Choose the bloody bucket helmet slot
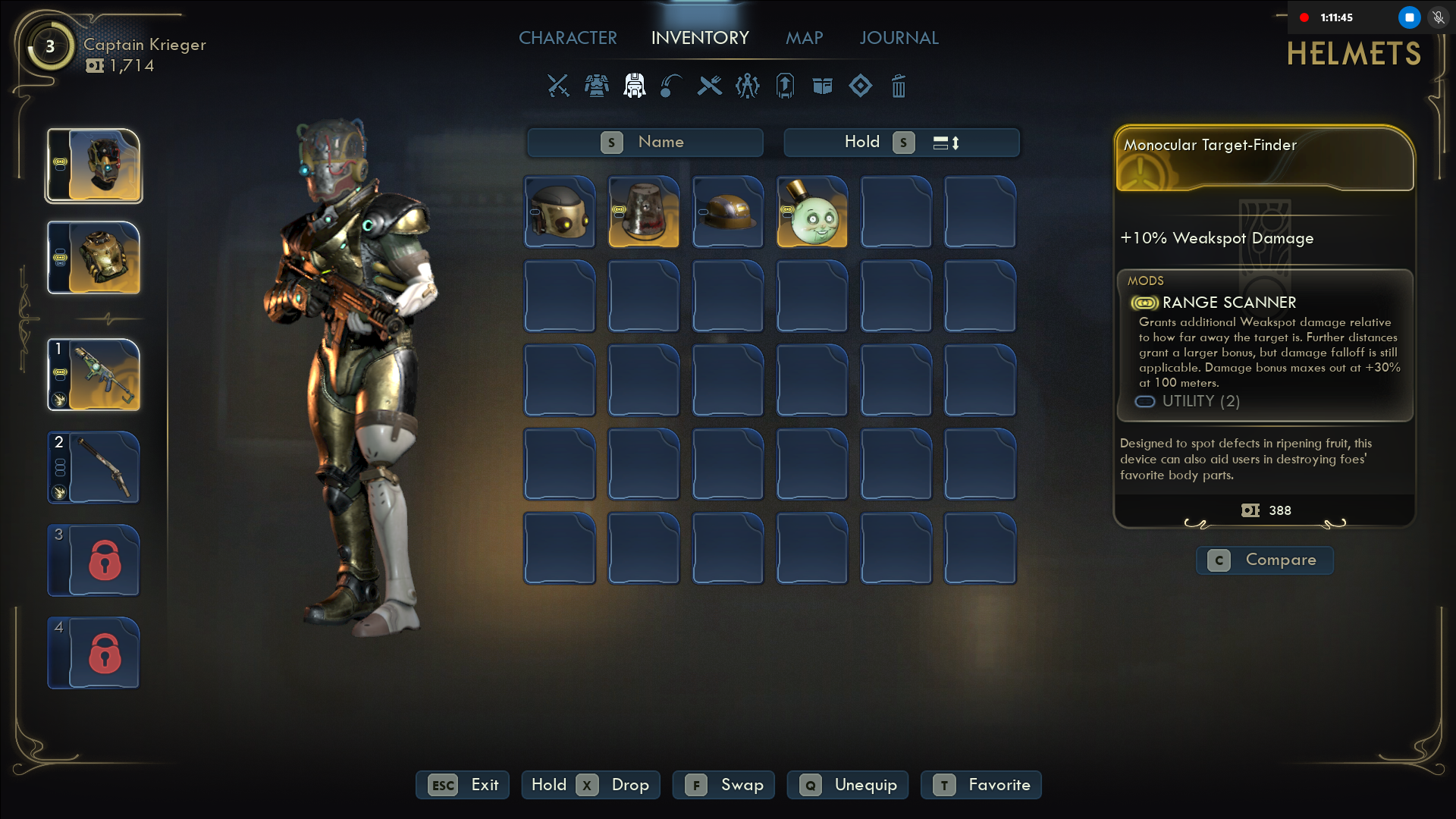The height and width of the screenshot is (819, 1456). coord(644,212)
